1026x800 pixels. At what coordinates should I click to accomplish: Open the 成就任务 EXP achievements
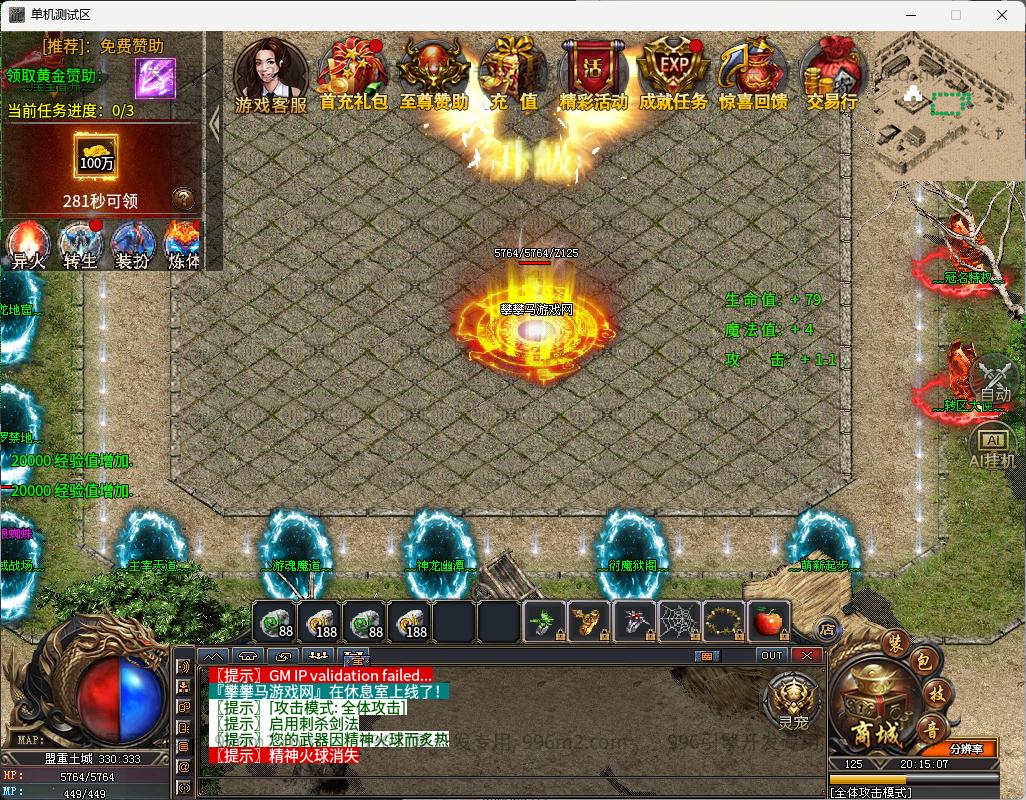[x=673, y=73]
